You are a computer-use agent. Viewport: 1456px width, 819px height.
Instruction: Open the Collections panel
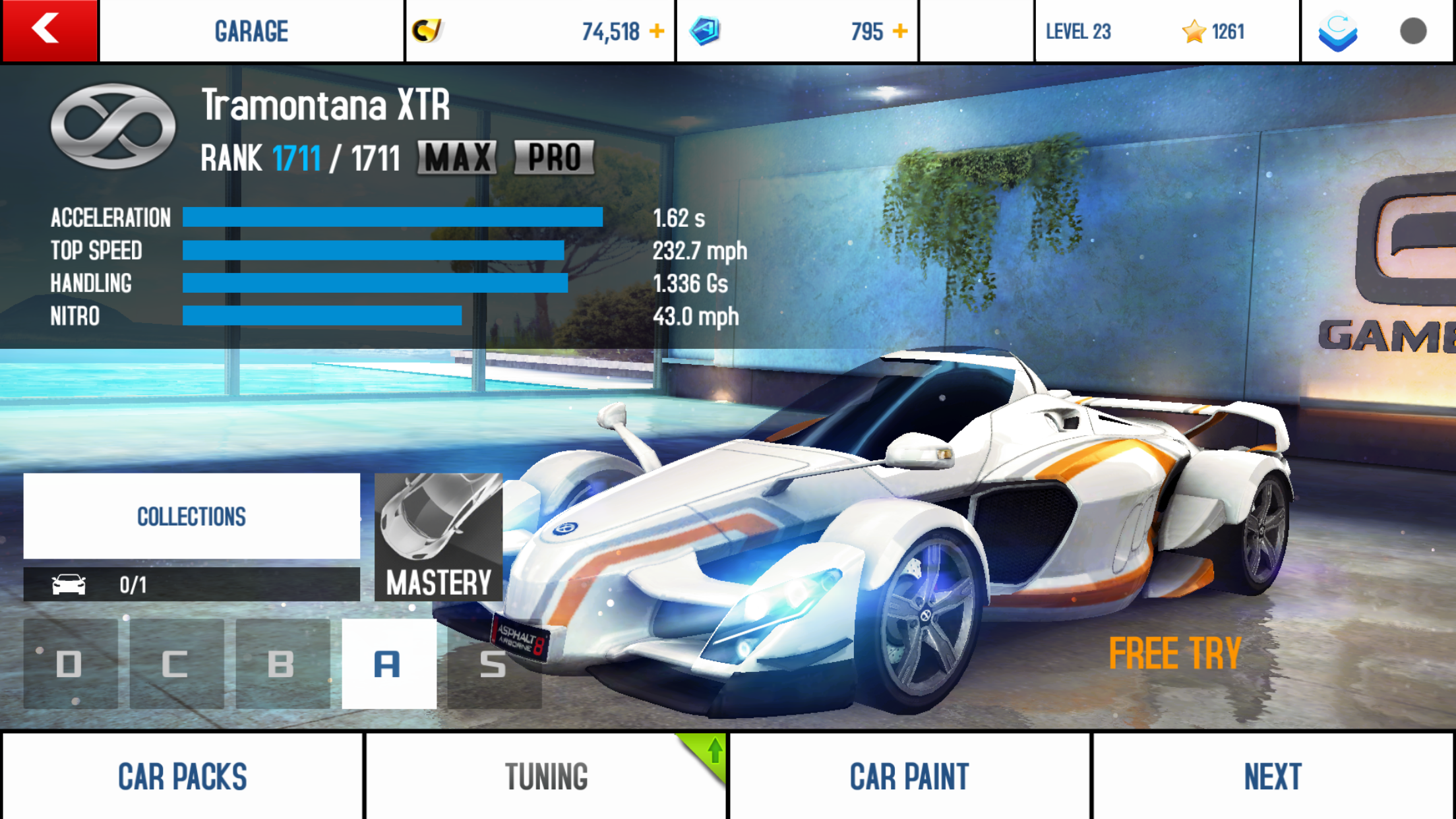point(191,516)
